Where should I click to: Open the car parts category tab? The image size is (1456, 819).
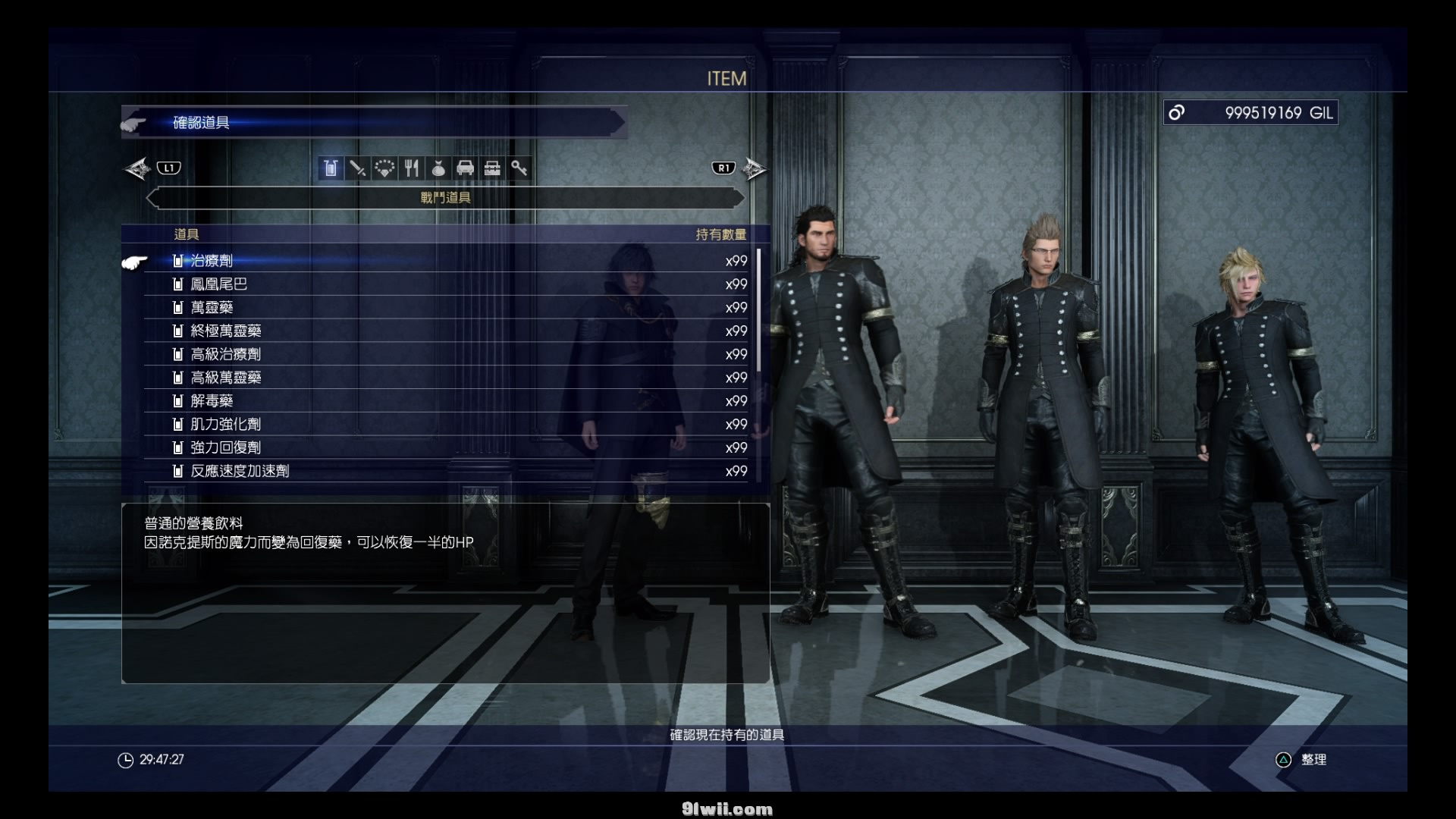click(x=466, y=168)
